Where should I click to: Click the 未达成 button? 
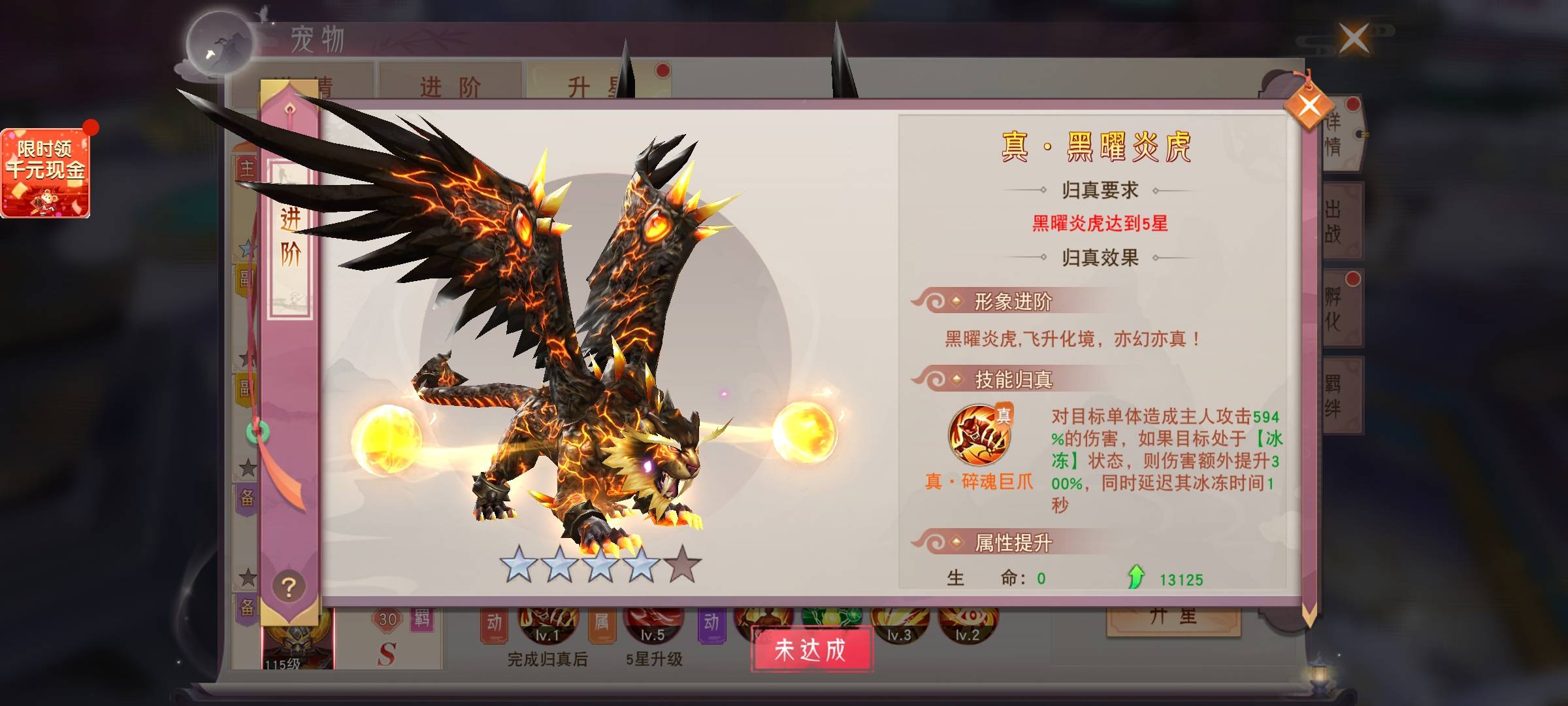[x=811, y=649]
